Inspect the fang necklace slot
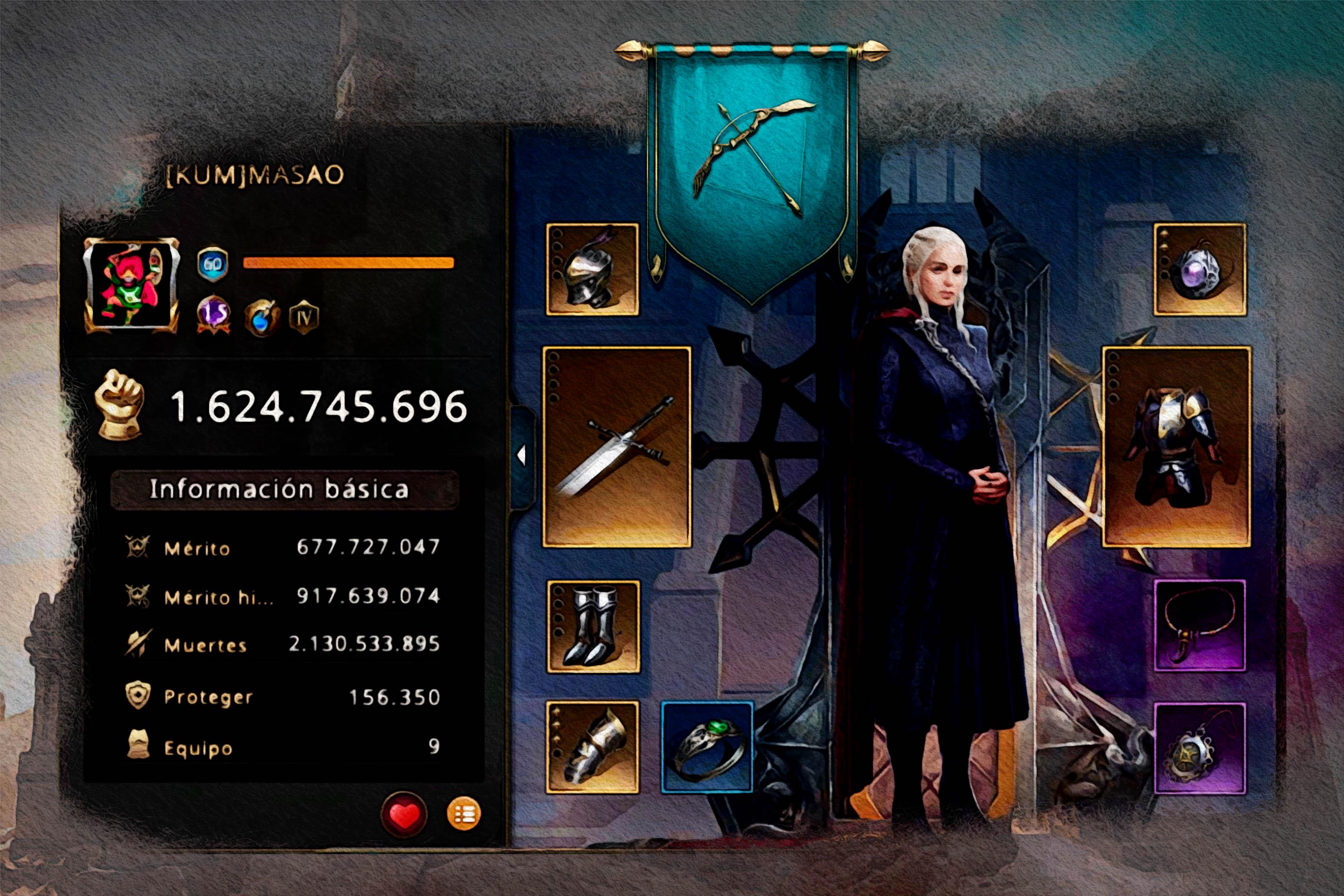 point(1199,626)
